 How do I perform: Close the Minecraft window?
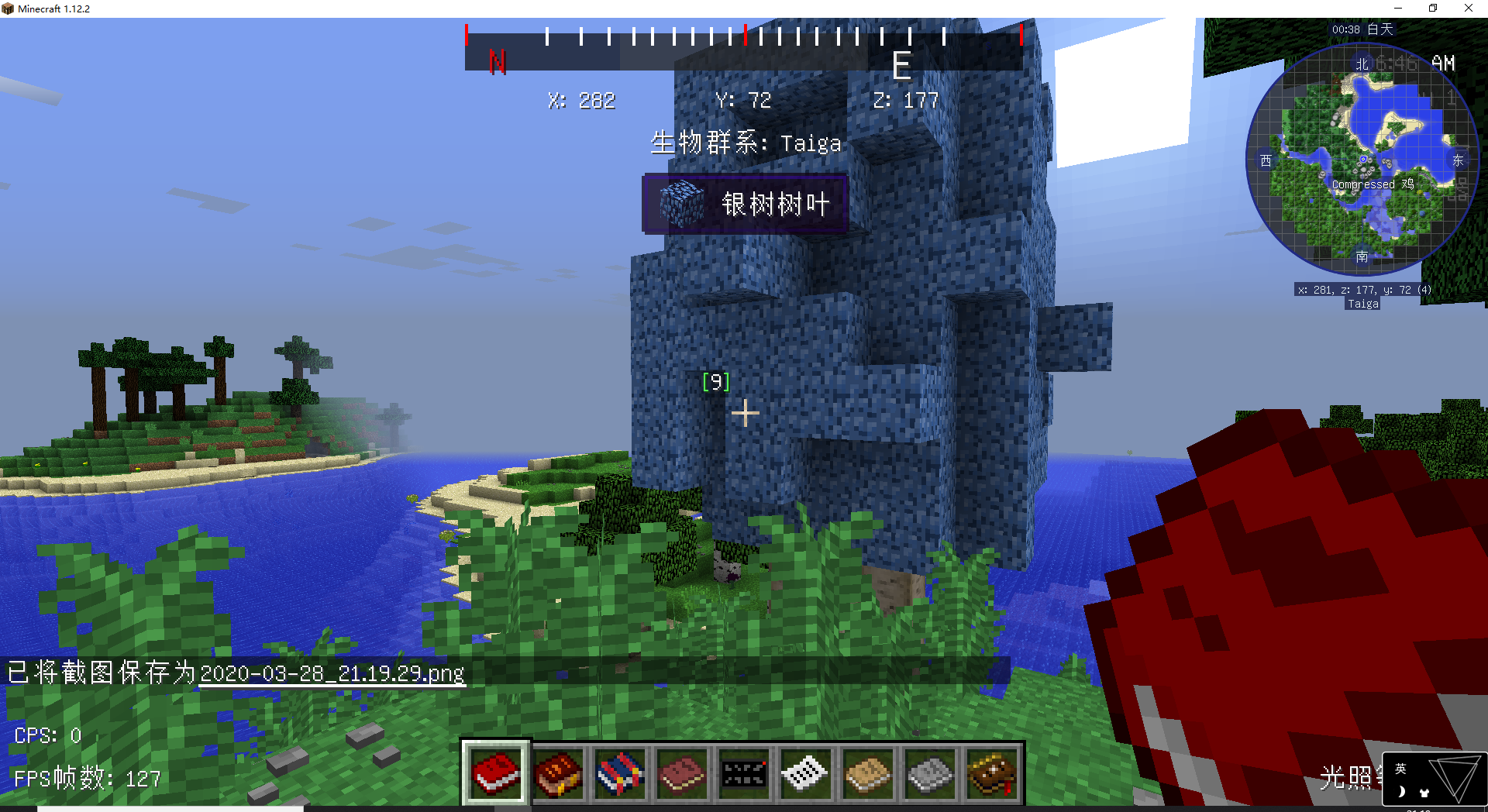1468,9
